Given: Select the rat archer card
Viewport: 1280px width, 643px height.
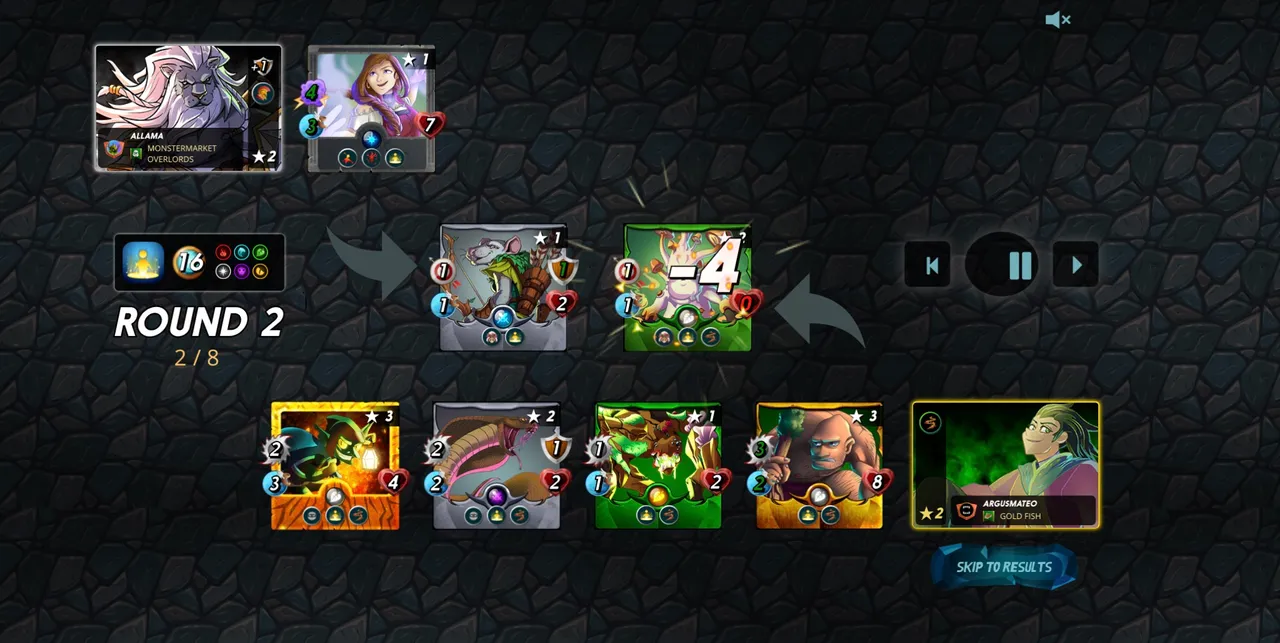Looking at the screenshot, I should tap(503, 287).
